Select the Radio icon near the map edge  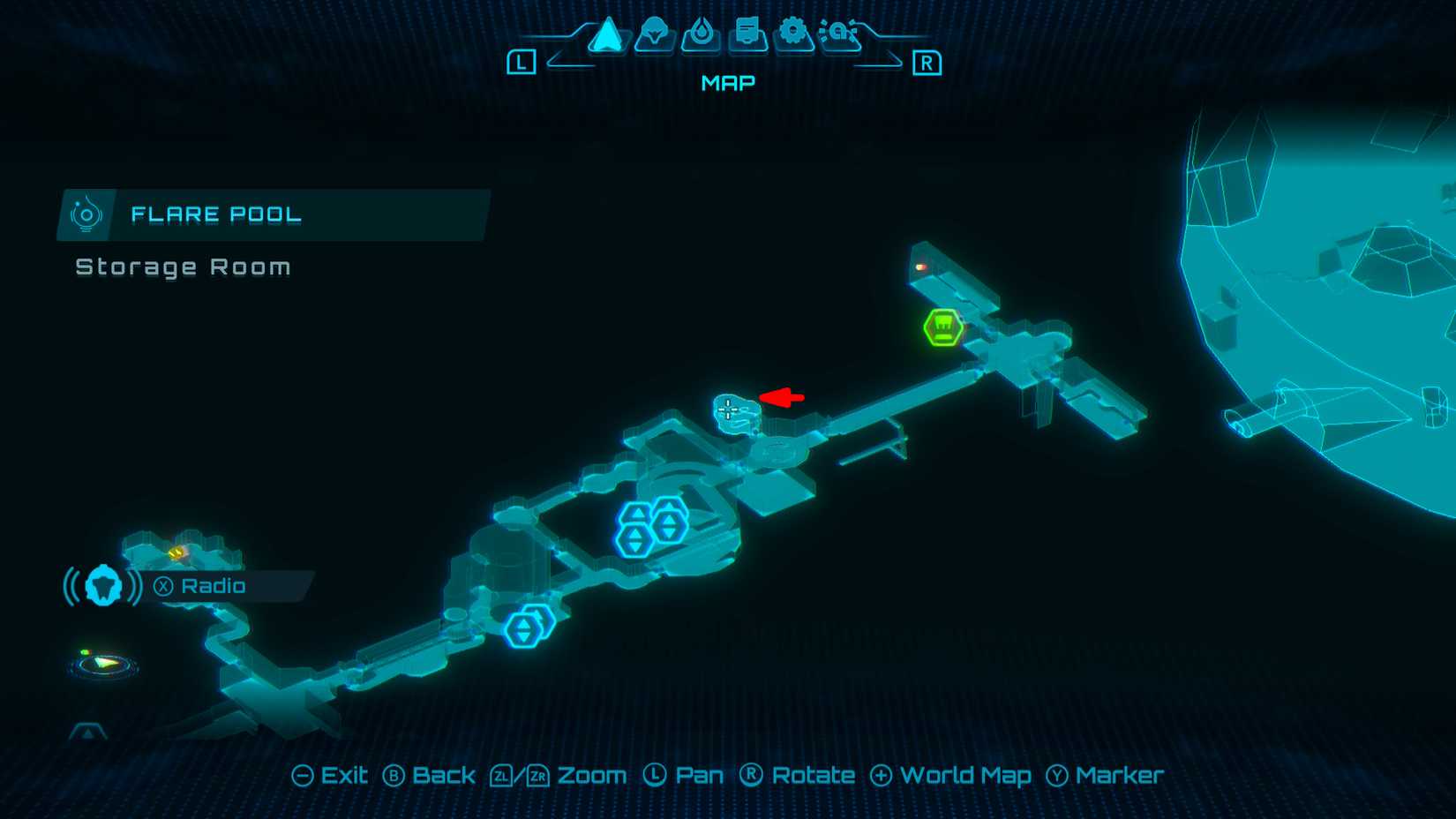tap(103, 584)
